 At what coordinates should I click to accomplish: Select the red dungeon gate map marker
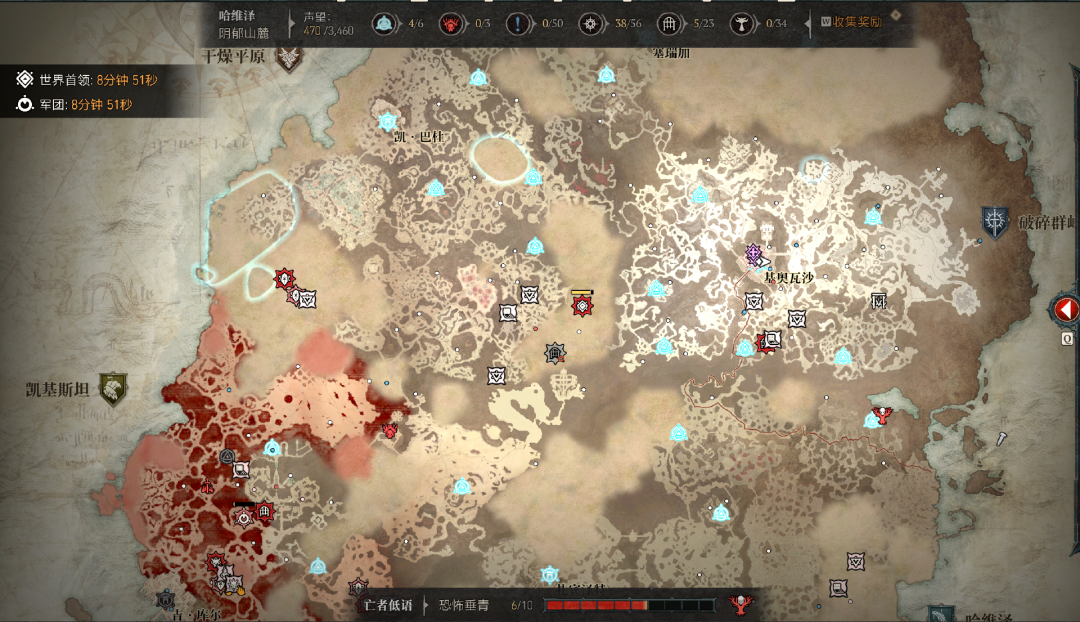[265, 512]
